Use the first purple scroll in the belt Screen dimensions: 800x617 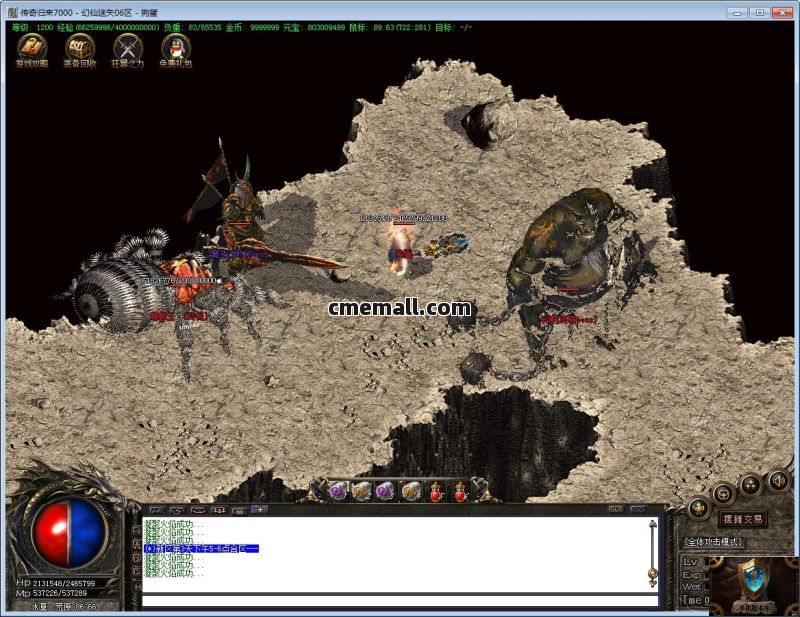338,491
